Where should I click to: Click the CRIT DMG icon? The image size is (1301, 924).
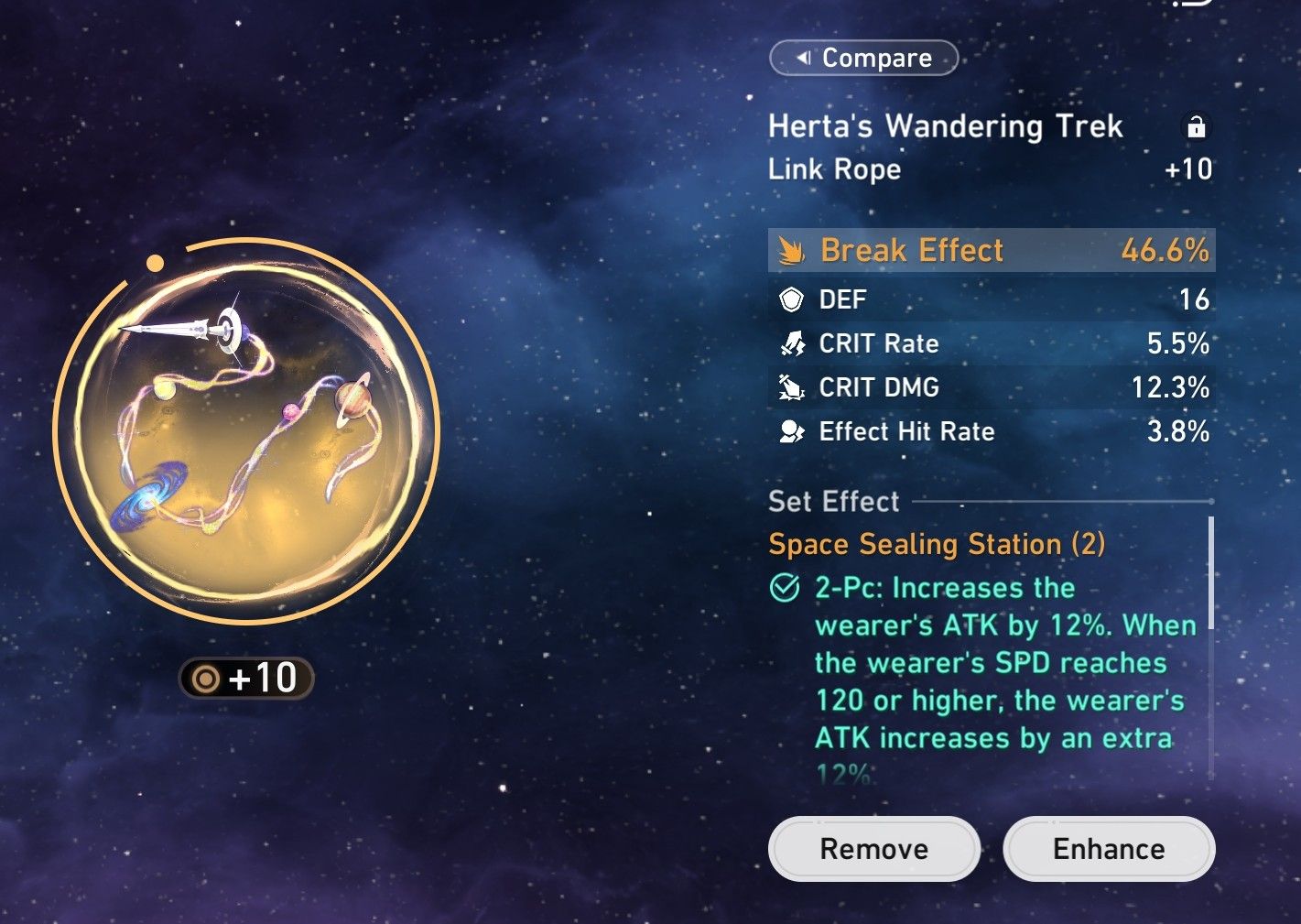tap(791, 387)
